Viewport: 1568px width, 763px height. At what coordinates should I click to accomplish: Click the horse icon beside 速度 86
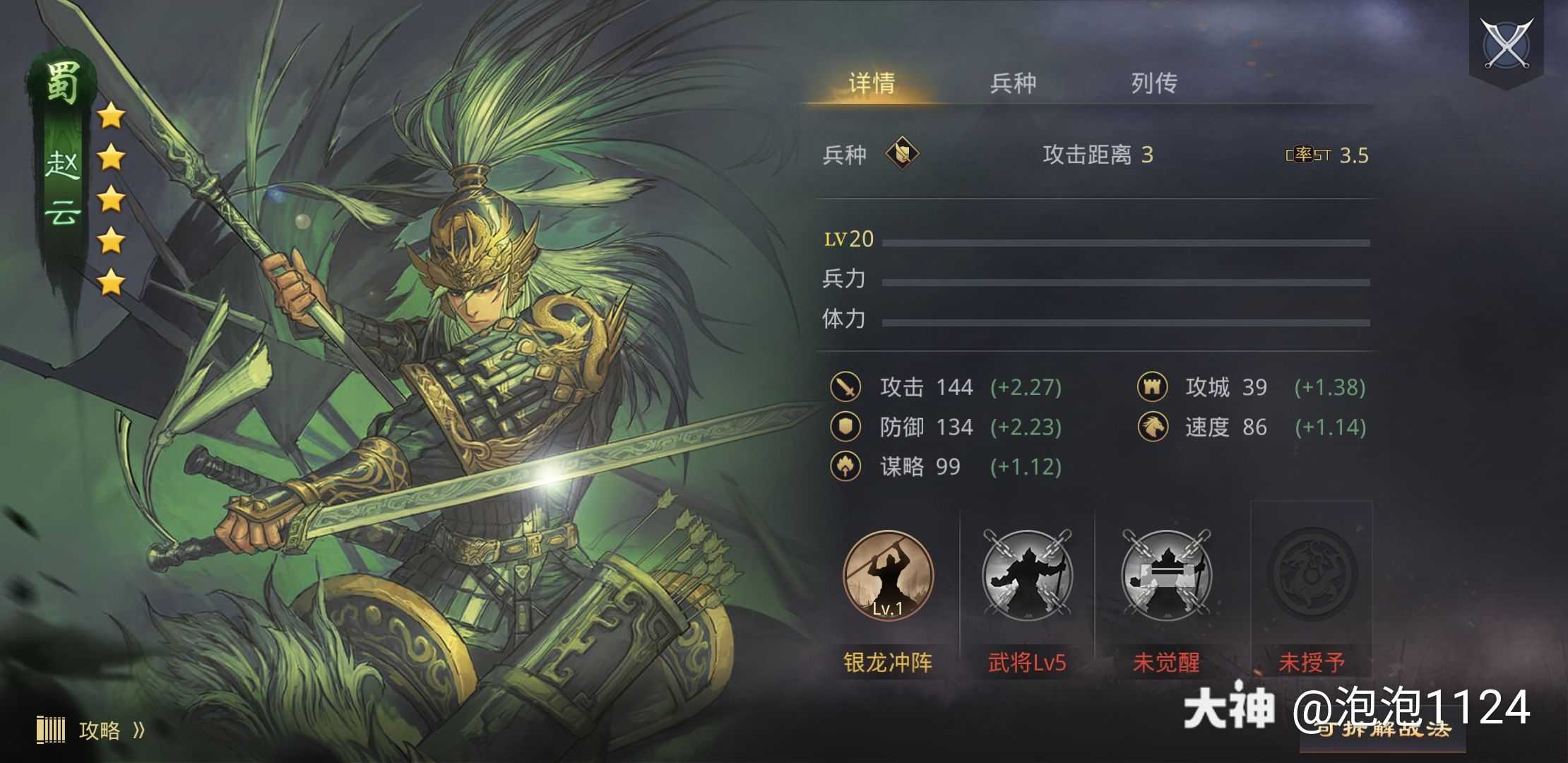[1153, 427]
